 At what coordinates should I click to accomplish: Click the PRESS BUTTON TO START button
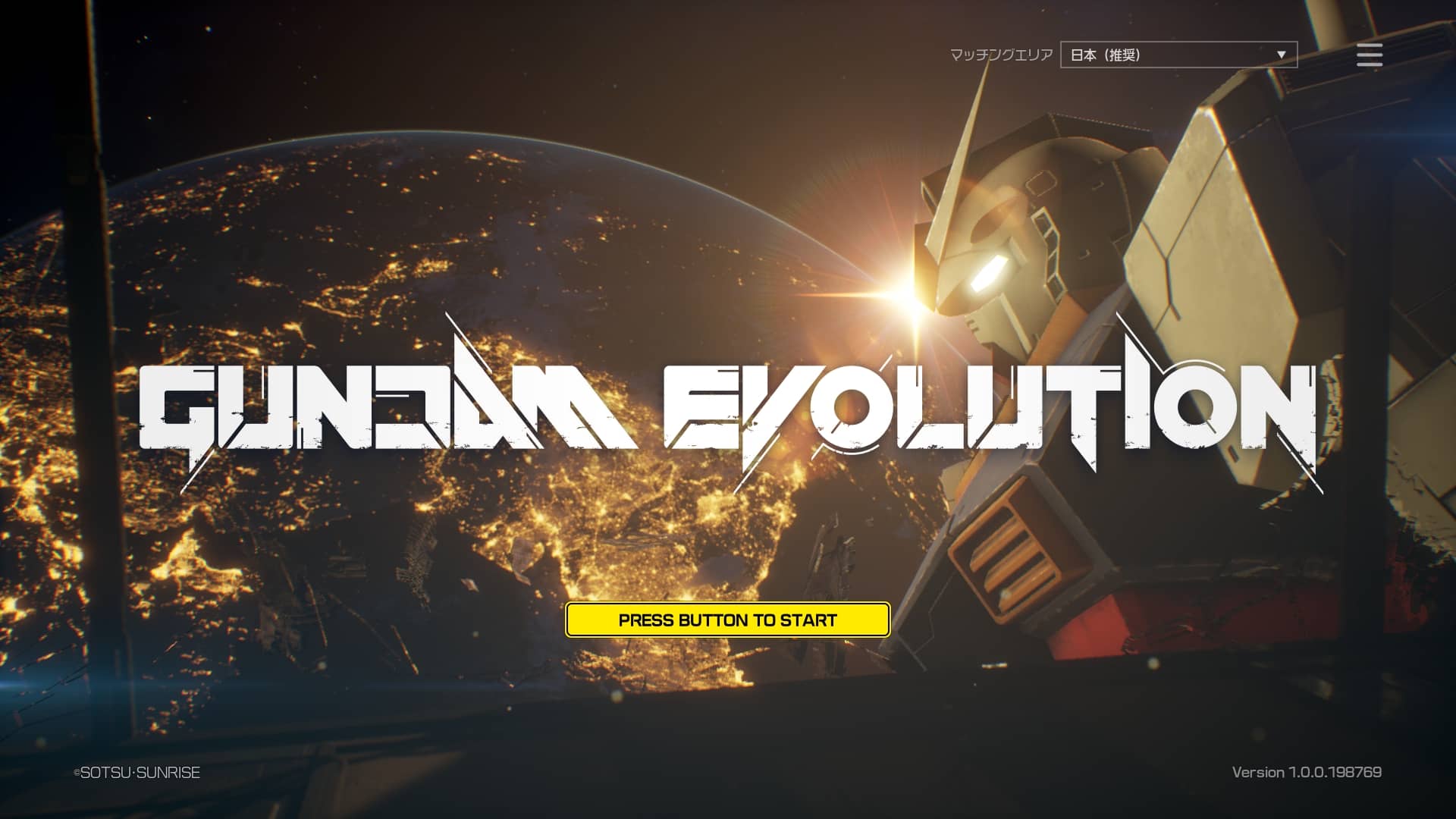point(727,620)
